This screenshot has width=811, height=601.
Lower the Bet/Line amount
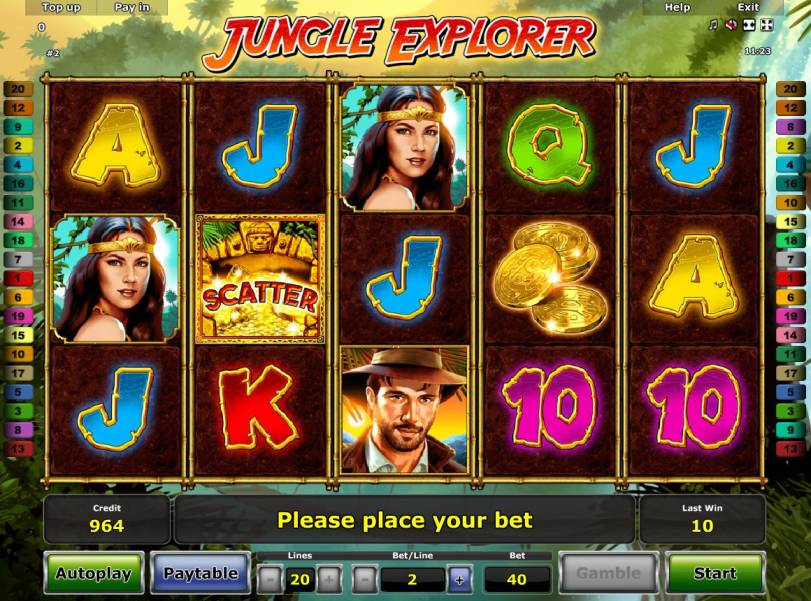(x=365, y=579)
